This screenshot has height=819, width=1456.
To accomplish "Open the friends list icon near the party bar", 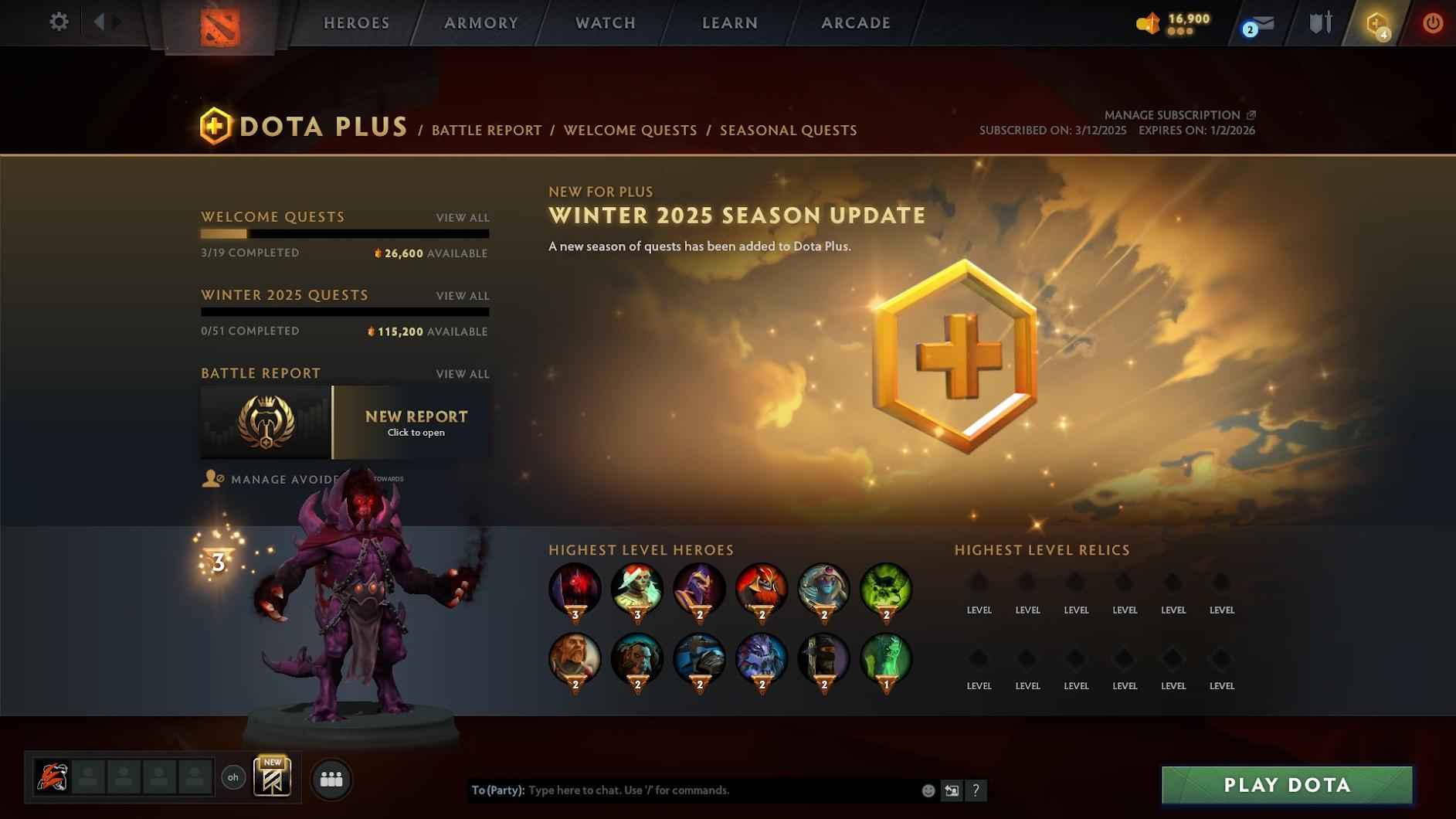I will pos(331,779).
